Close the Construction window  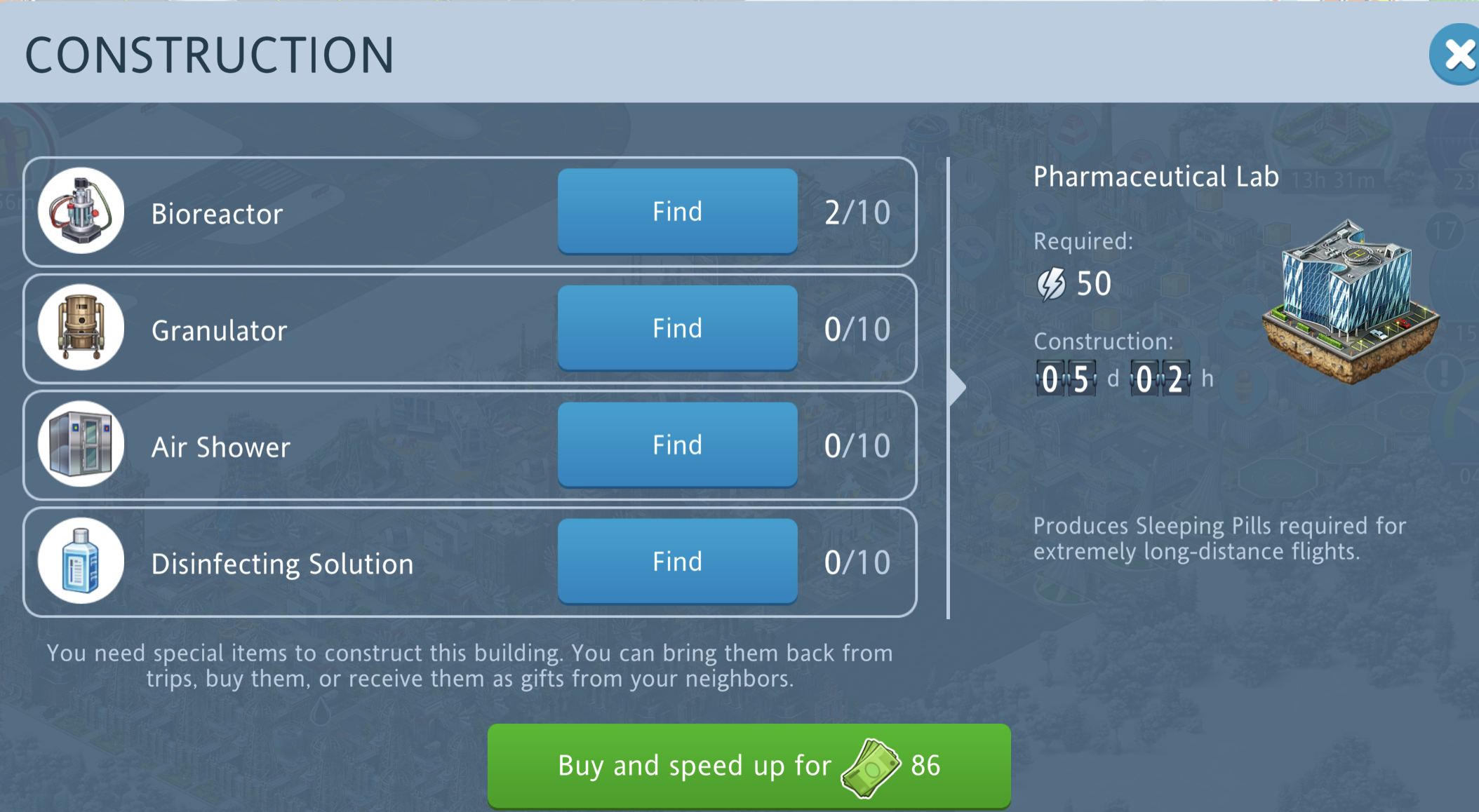1458,55
